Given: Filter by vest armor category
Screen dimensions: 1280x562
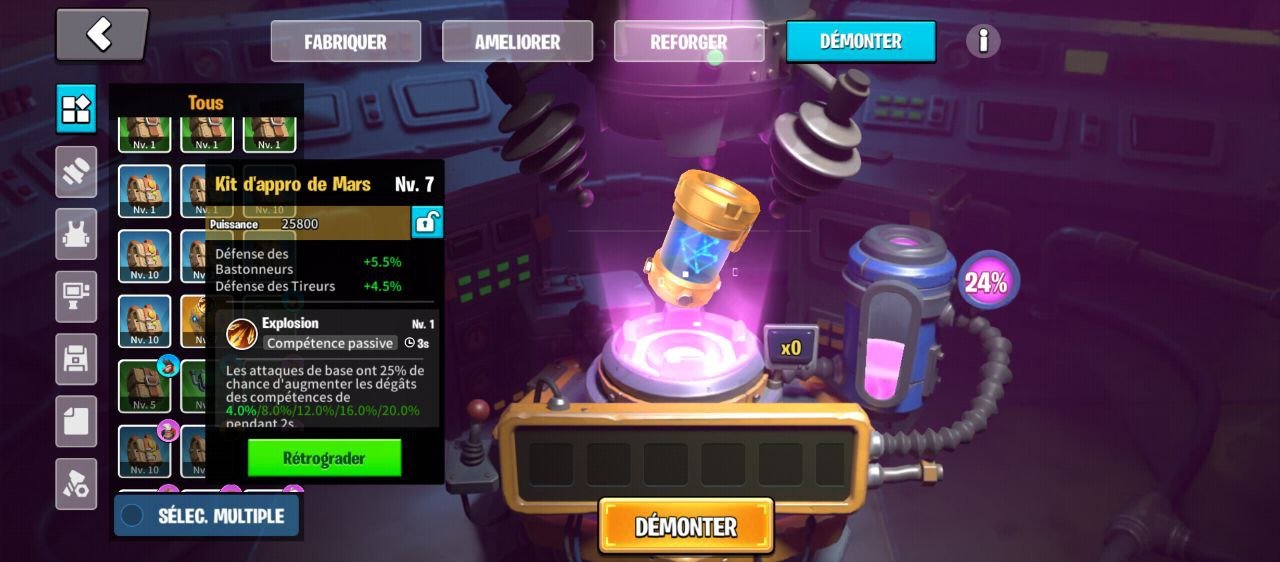Looking at the screenshot, I should [x=76, y=234].
